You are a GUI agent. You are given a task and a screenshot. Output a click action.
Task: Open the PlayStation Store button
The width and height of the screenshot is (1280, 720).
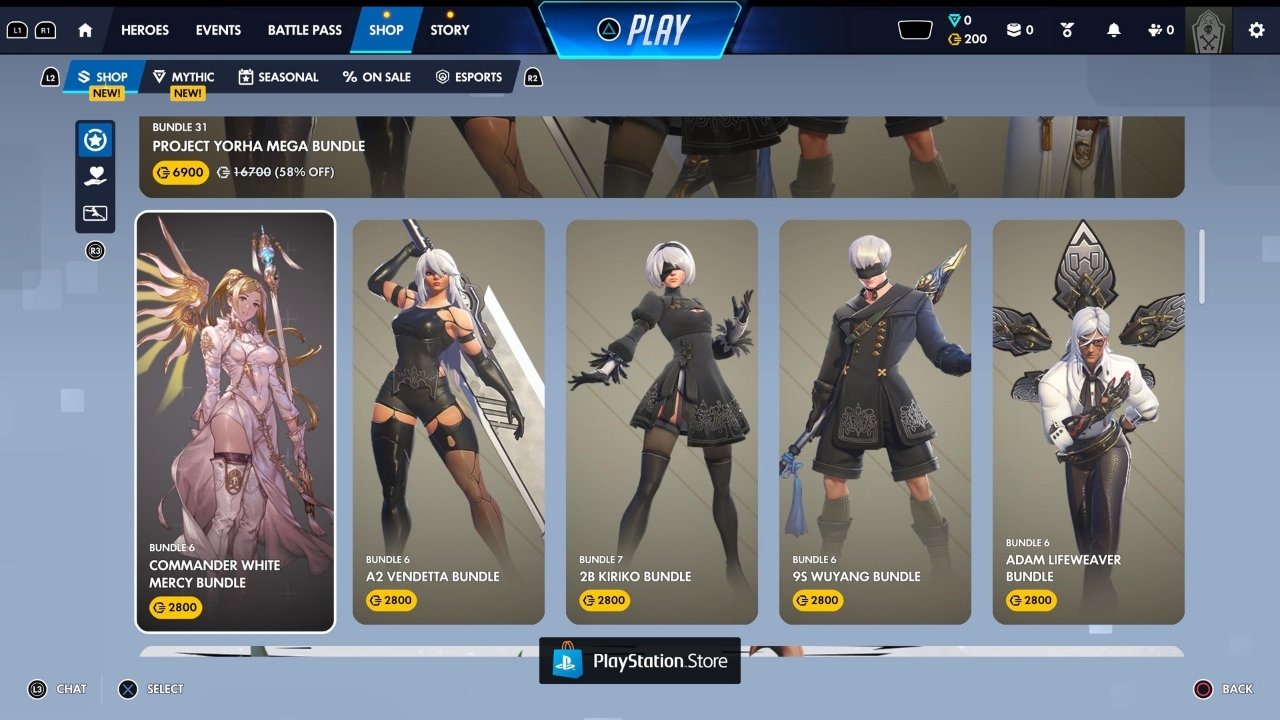640,661
